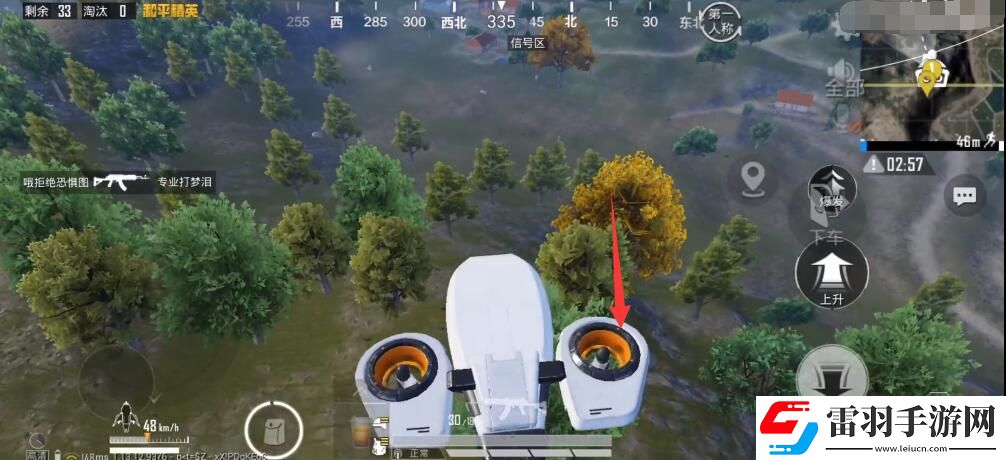Image resolution: width=1006 pixels, height=460 pixels.
Task: Select the energy drink item slot
Action: [x=359, y=432]
